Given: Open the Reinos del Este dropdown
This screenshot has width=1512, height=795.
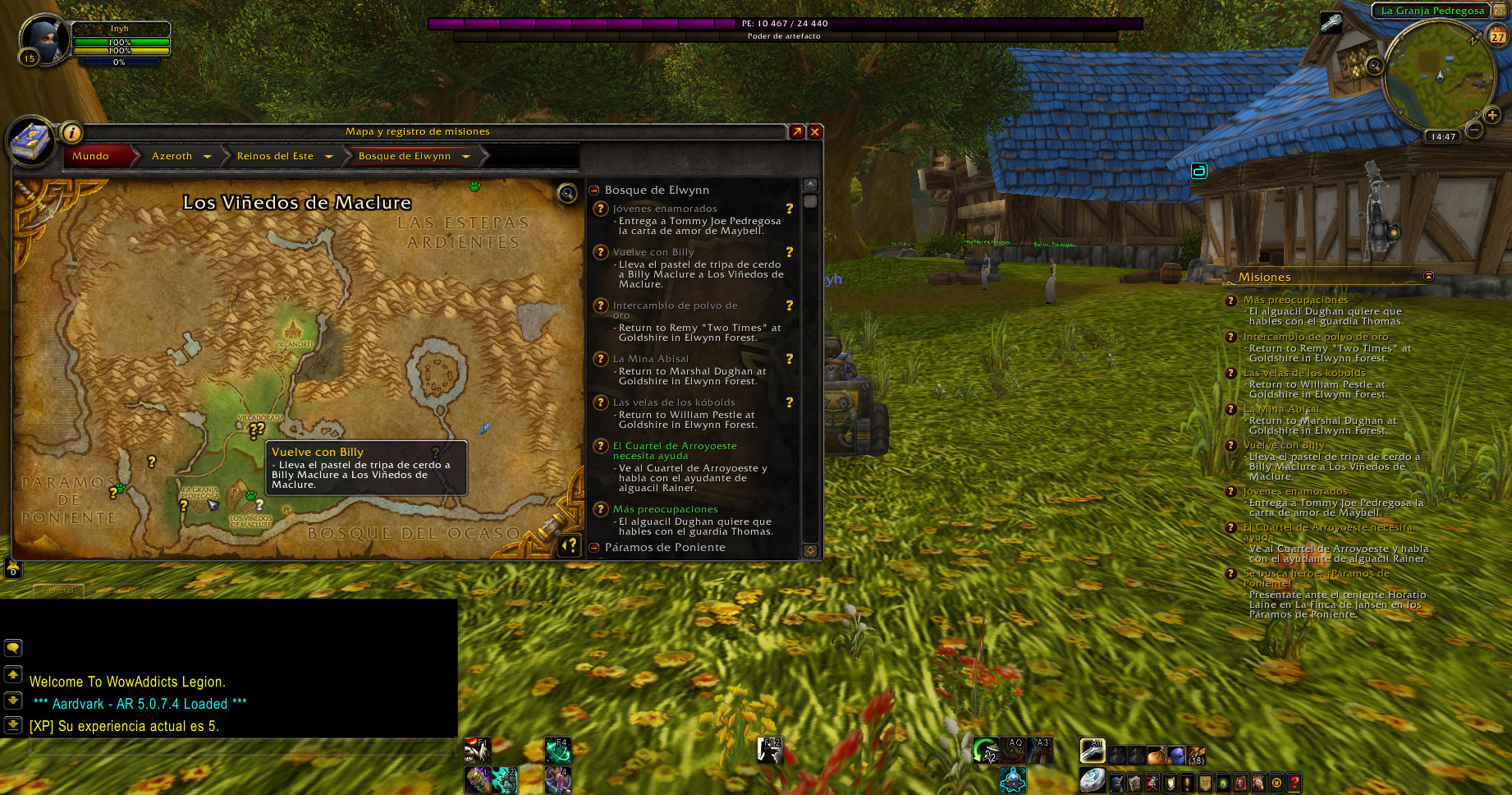Looking at the screenshot, I should coord(328,156).
